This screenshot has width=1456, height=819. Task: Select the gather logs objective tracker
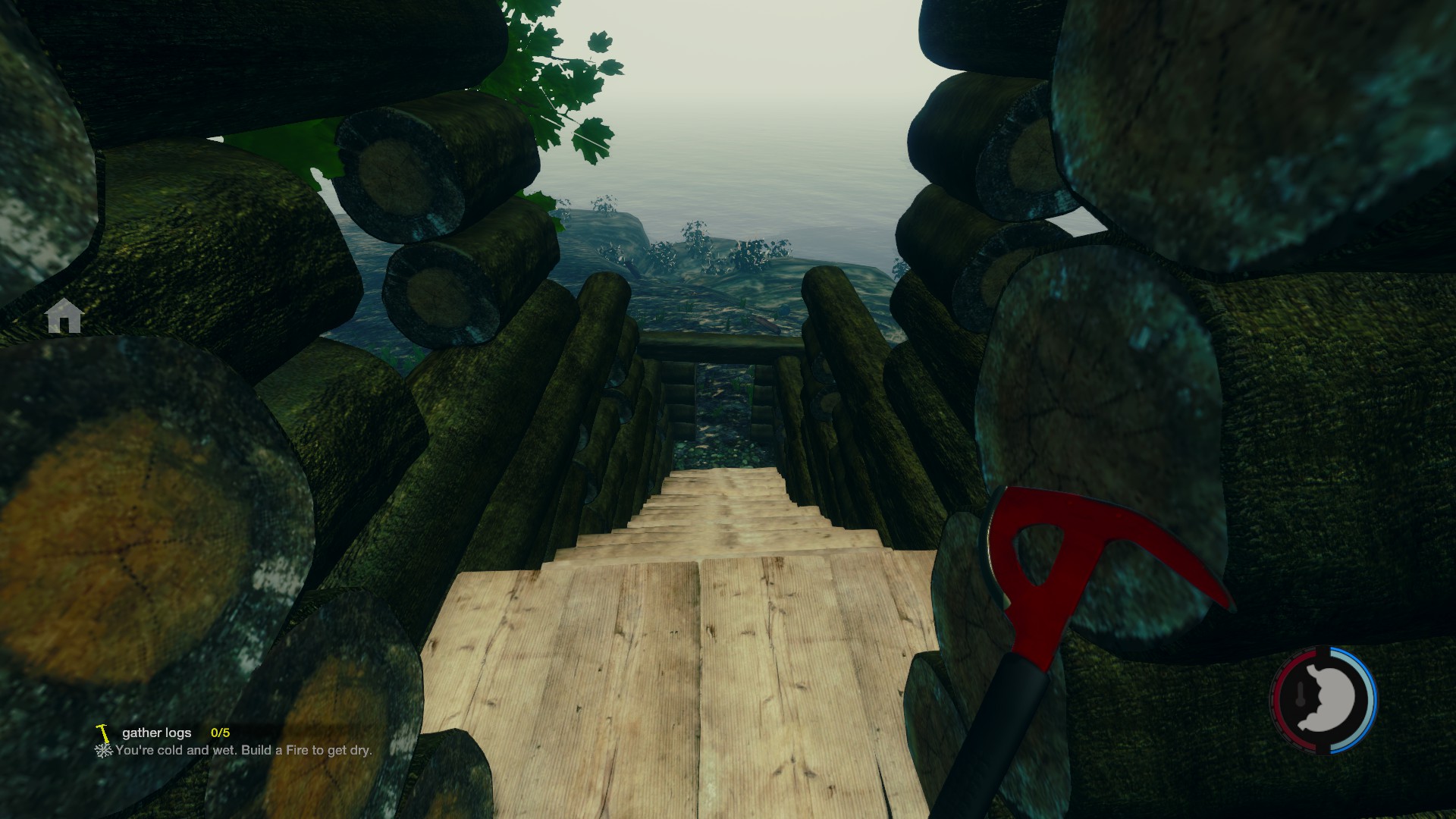(x=157, y=733)
